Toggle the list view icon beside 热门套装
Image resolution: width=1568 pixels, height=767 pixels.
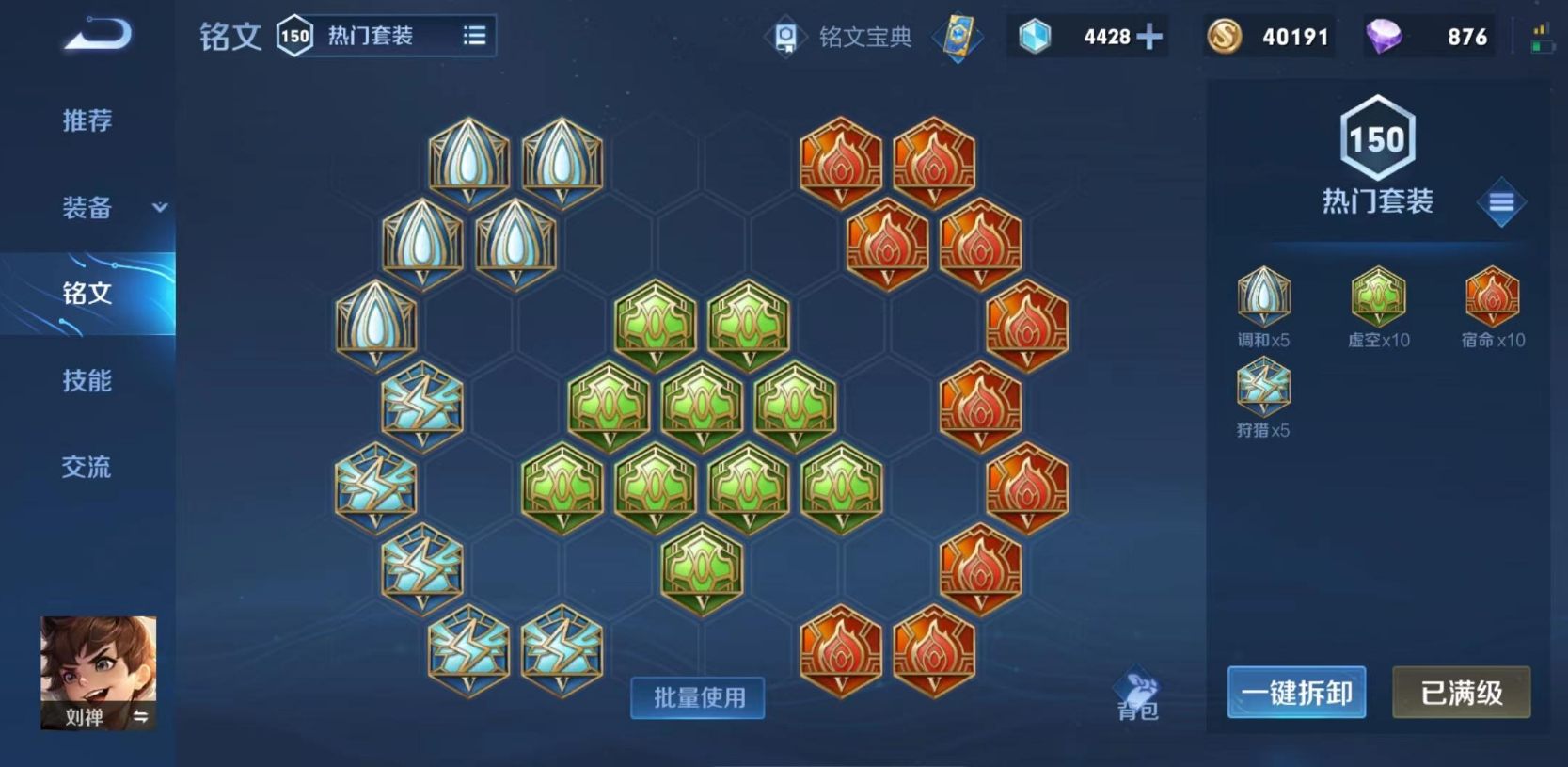[x=474, y=35]
